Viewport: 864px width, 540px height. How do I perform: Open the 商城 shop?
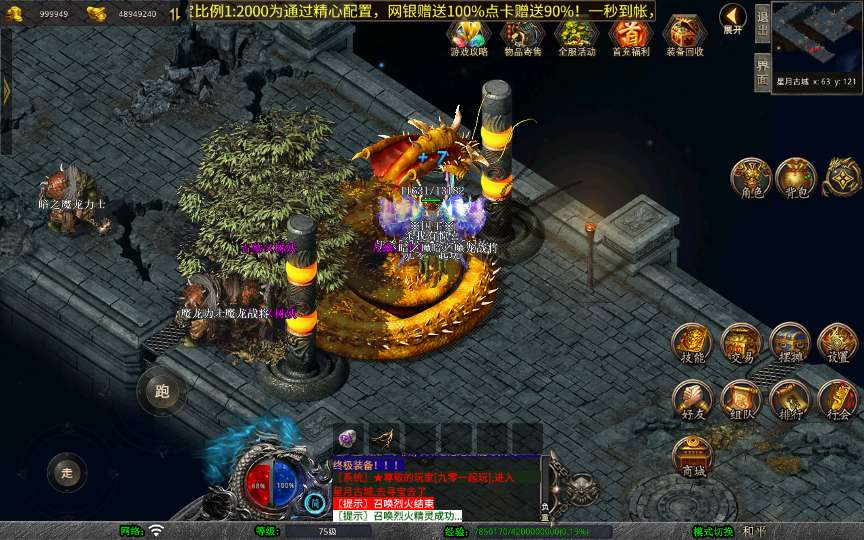click(x=691, y=455)
